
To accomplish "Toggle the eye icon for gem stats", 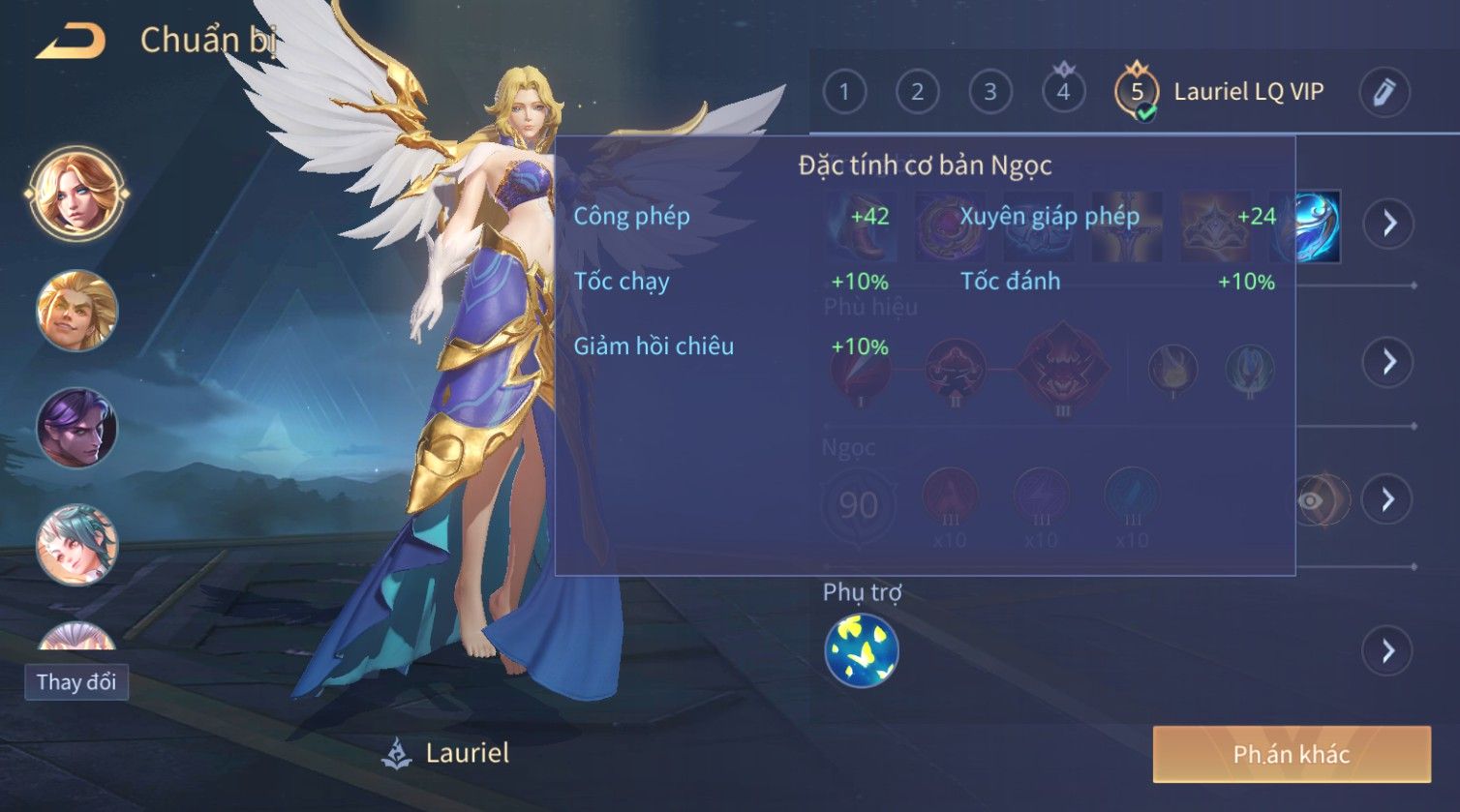I will (x=1312, y=499).
